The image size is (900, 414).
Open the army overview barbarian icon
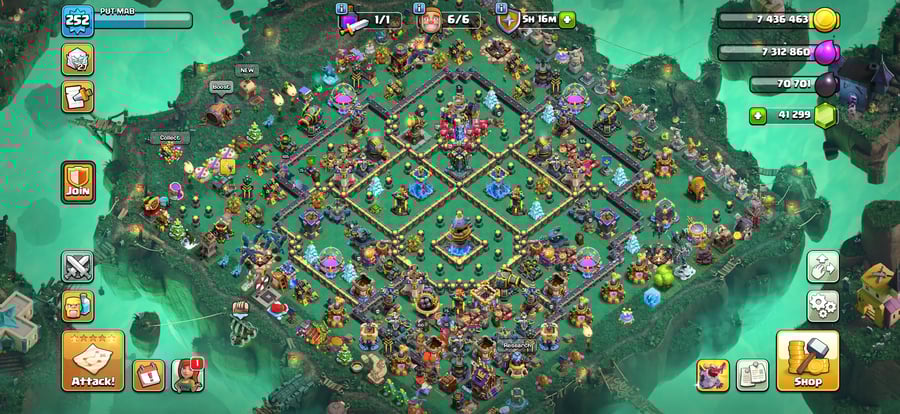[x=78, y=306]
